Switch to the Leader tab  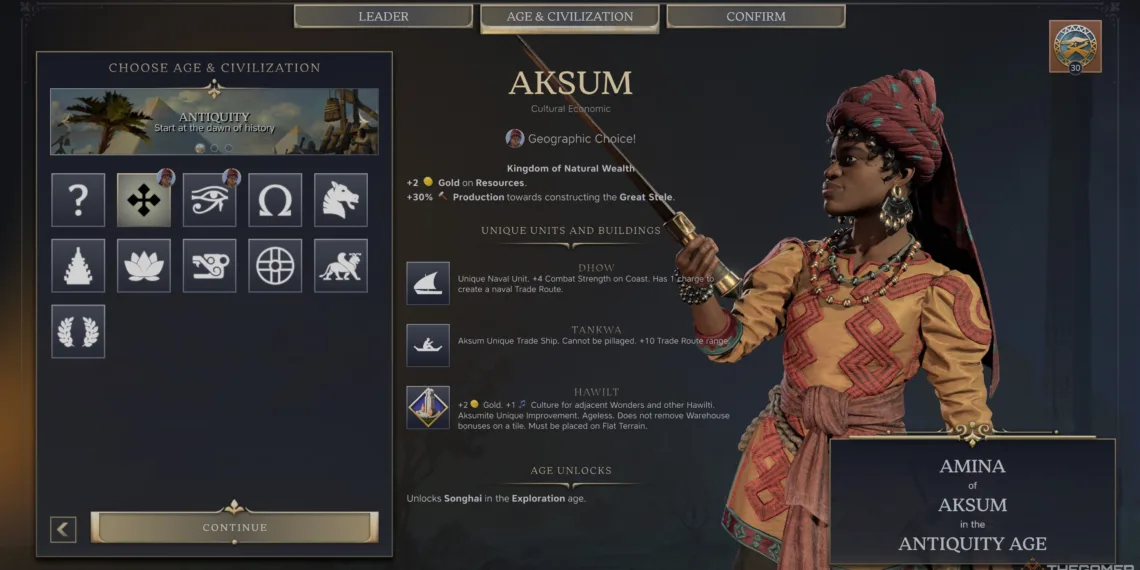(383, 17)
